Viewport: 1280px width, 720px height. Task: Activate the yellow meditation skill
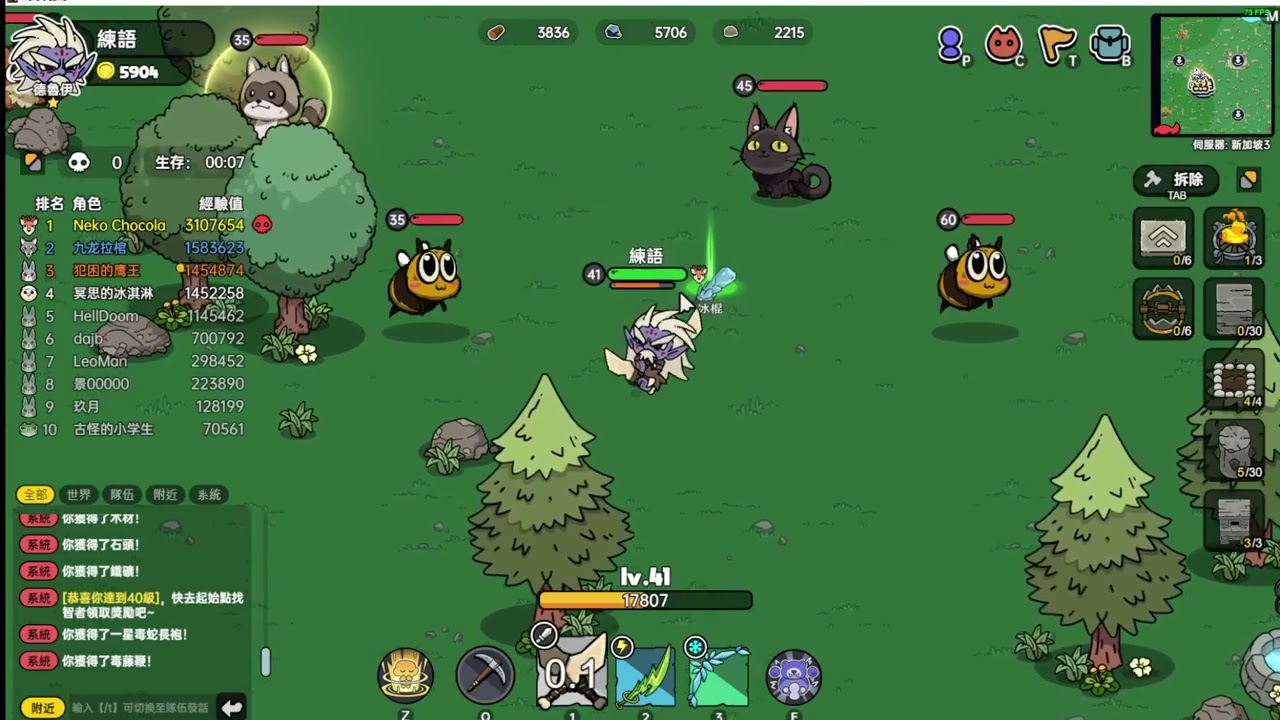pos(406,676)
